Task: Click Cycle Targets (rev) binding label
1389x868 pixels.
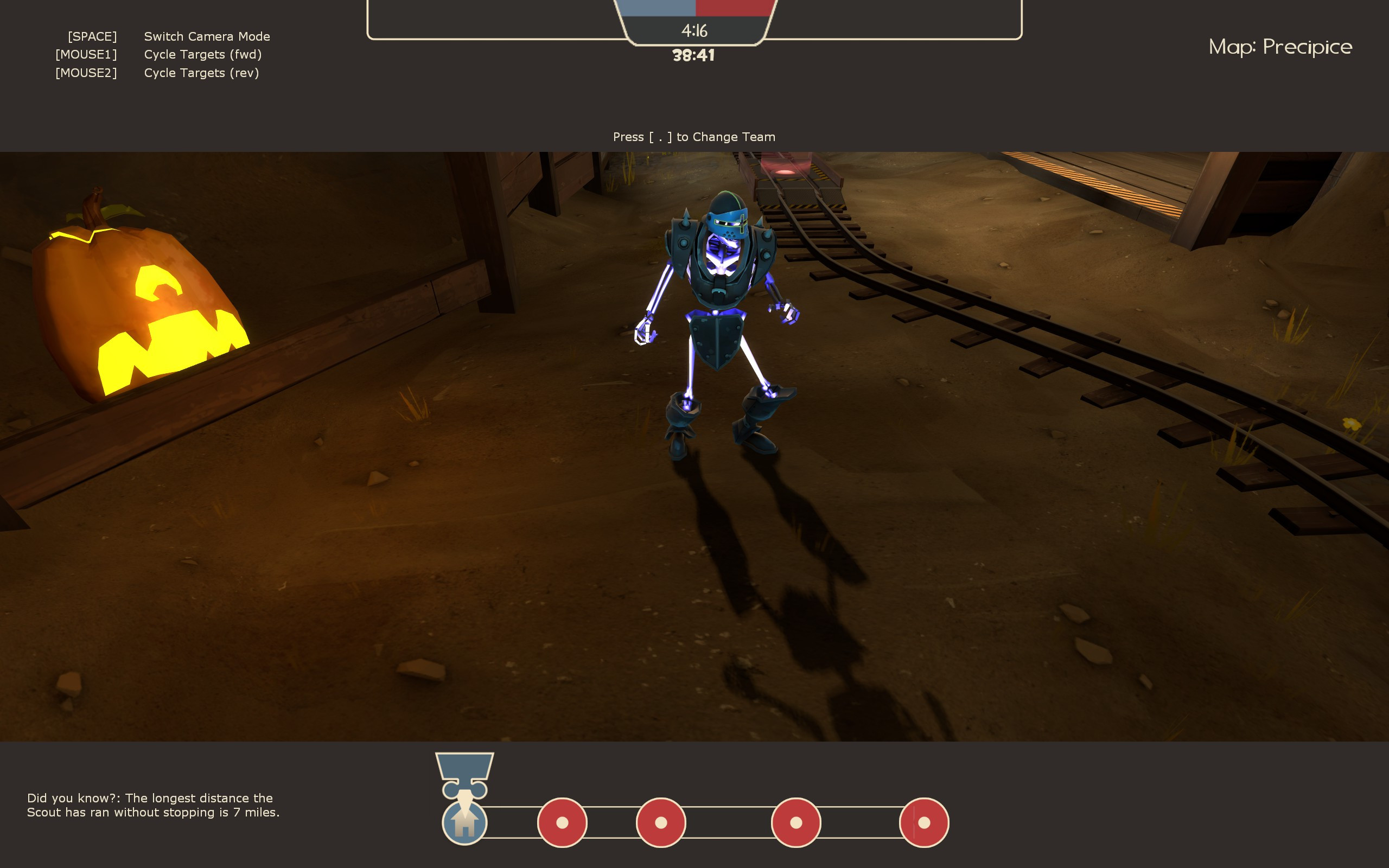Action: [201, 73]
